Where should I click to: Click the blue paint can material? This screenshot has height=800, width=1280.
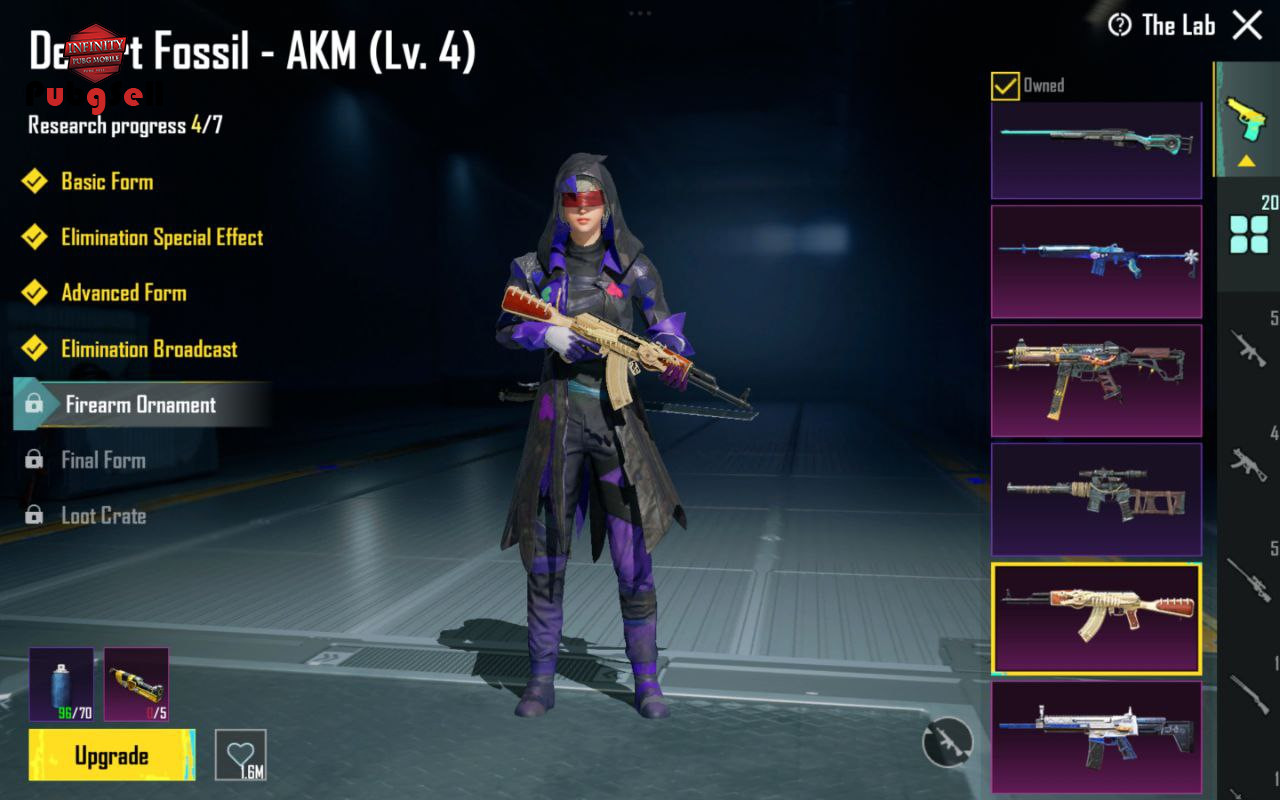pos(61,684)
